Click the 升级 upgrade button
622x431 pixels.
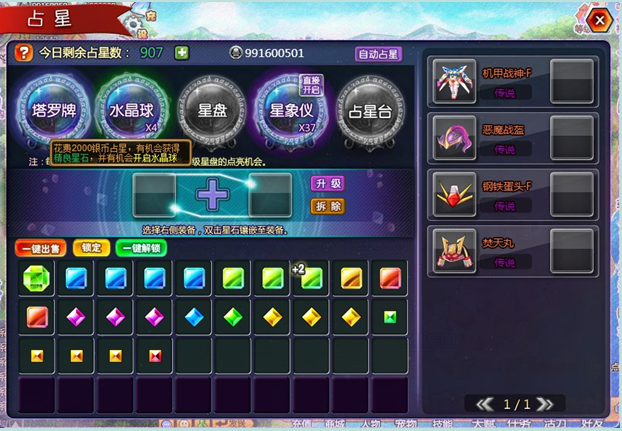point(328,184)
